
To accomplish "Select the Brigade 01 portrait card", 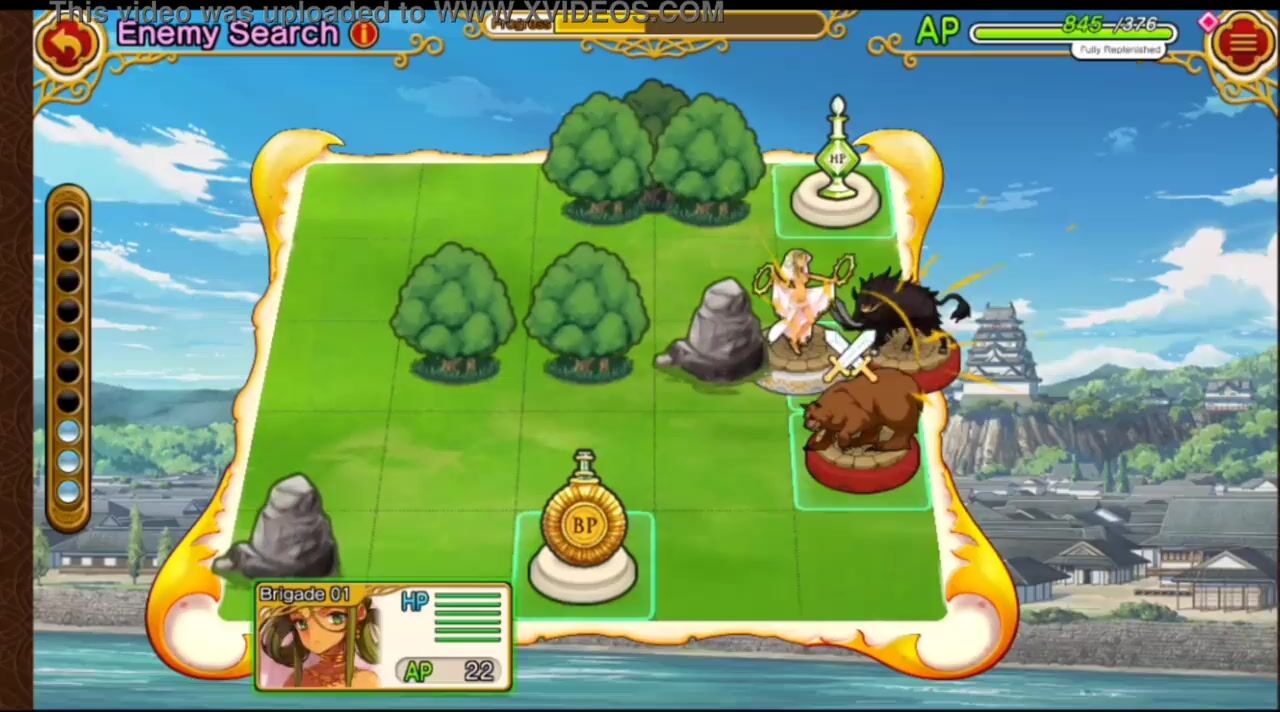I will click(382, 637).
